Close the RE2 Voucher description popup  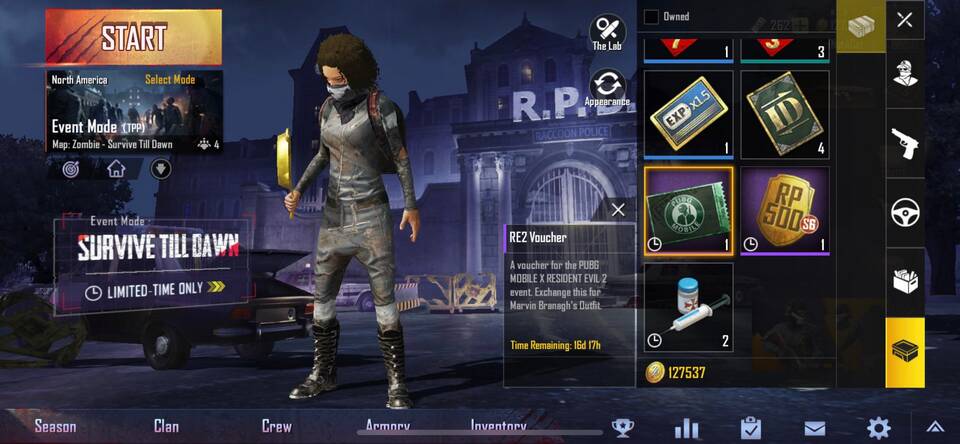[x=617, y=209]
